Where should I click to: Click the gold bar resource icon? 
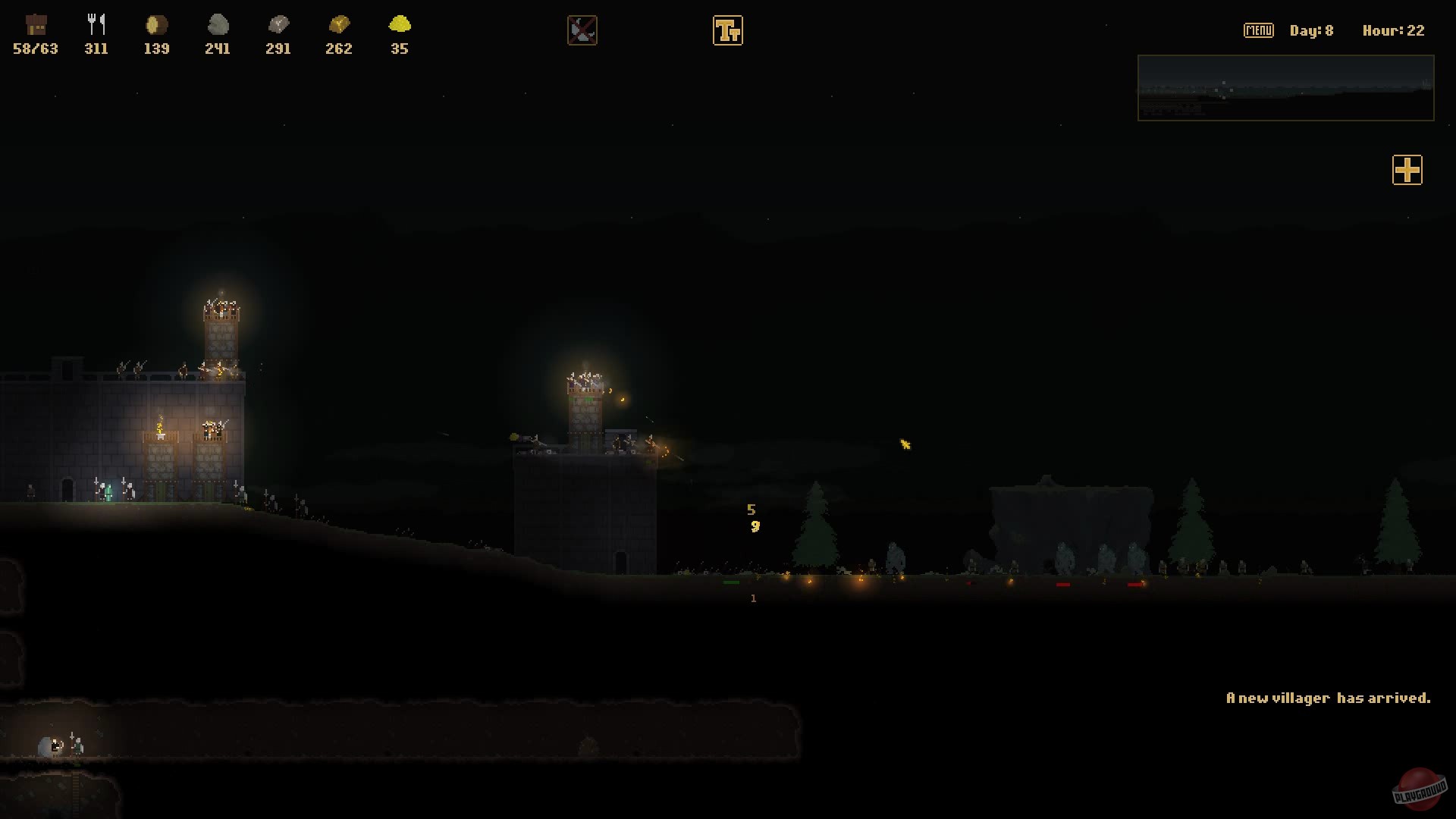(338, 25)
